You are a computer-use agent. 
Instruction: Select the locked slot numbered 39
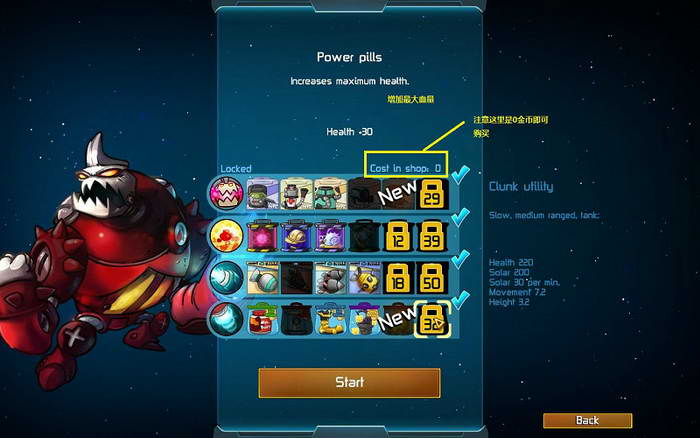pos(433,235)
